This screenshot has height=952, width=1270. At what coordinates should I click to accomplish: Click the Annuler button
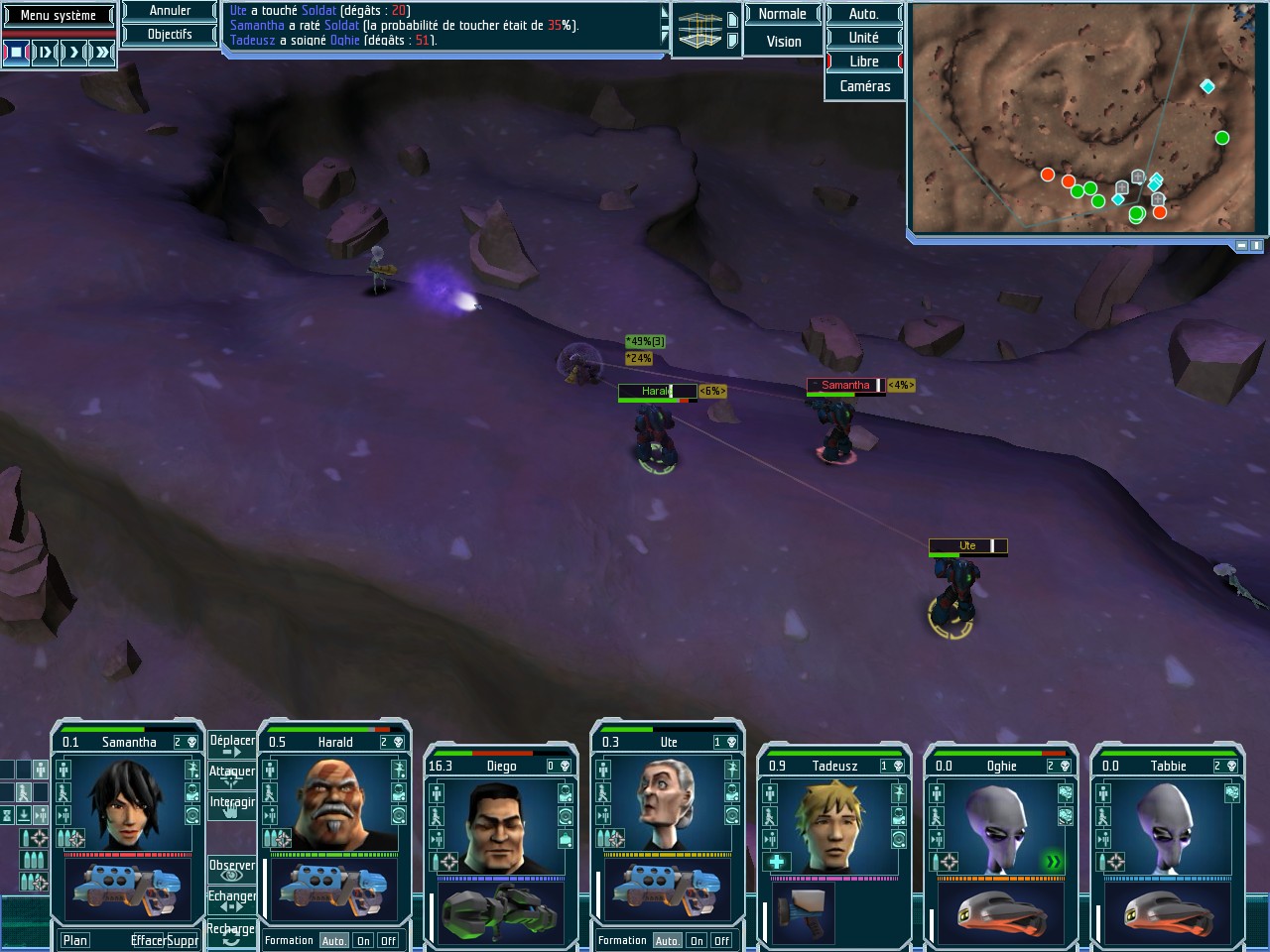click(170, 11)
